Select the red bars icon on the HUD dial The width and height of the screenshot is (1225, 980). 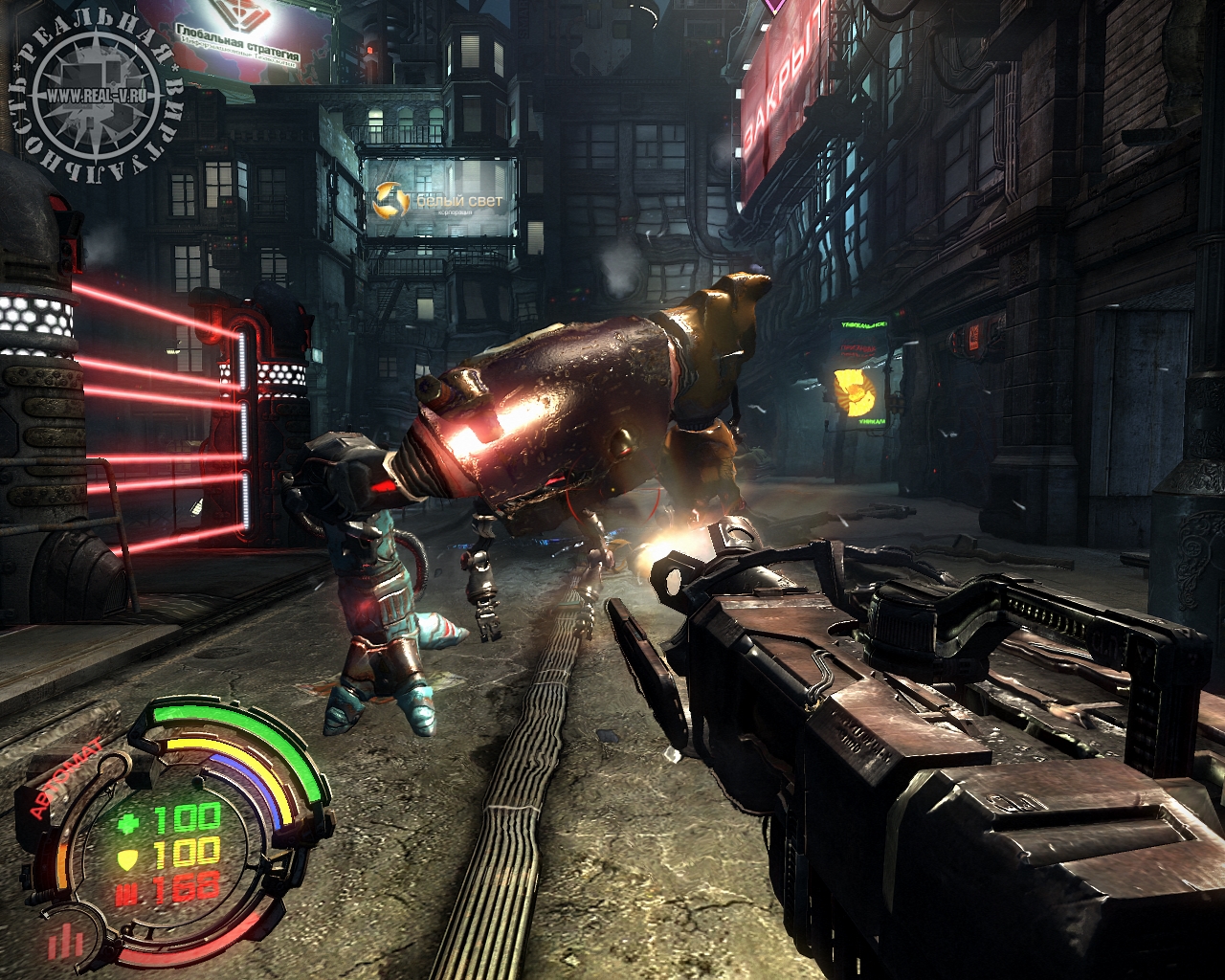67,939
